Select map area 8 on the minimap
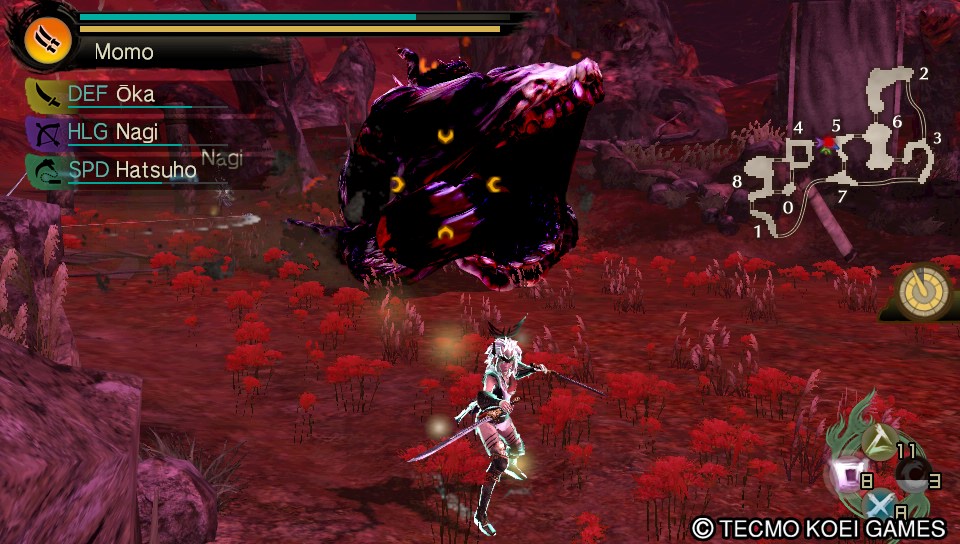 click(737, 182)
